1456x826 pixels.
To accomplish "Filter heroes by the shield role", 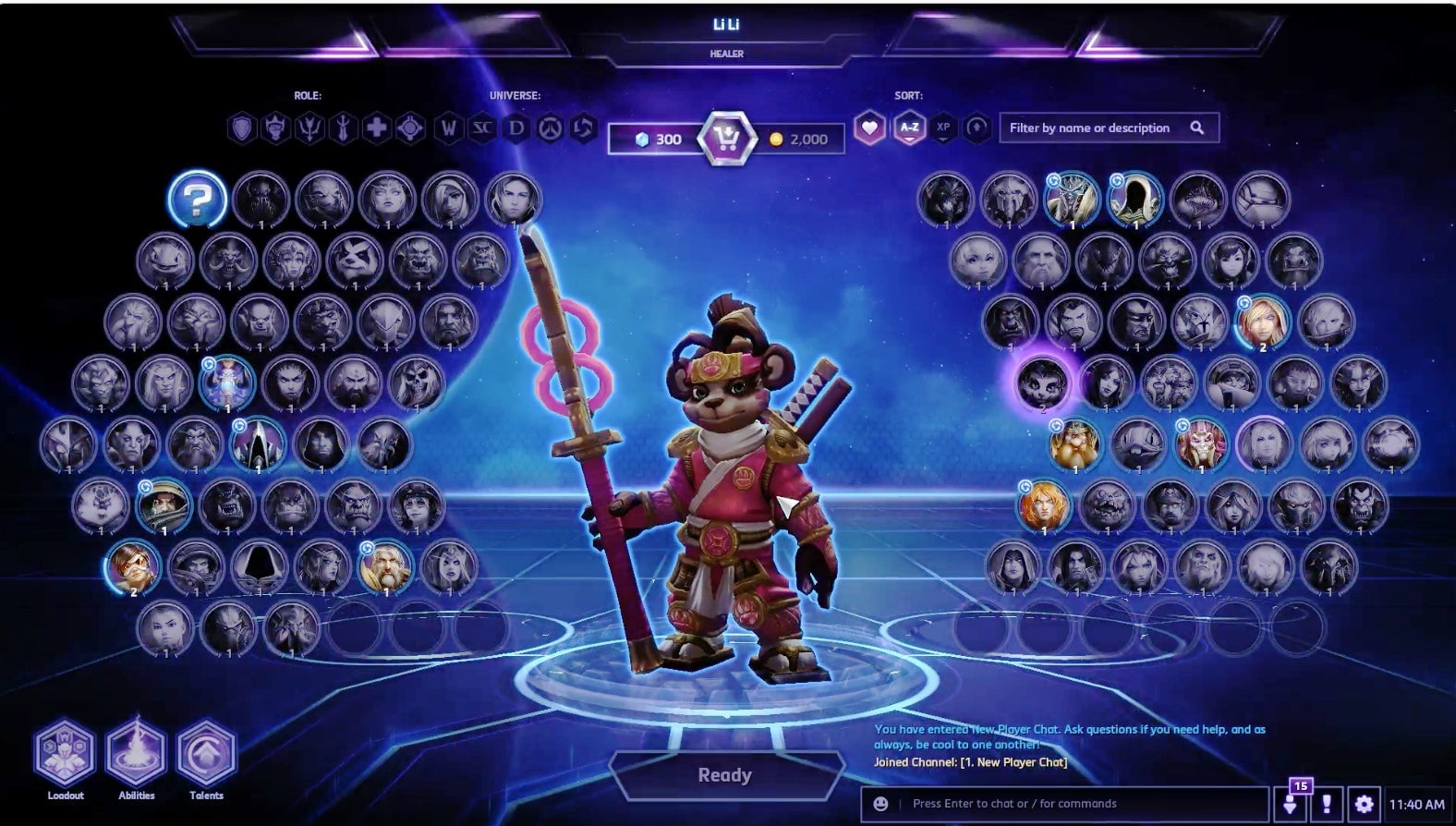I will click(242, 128).
